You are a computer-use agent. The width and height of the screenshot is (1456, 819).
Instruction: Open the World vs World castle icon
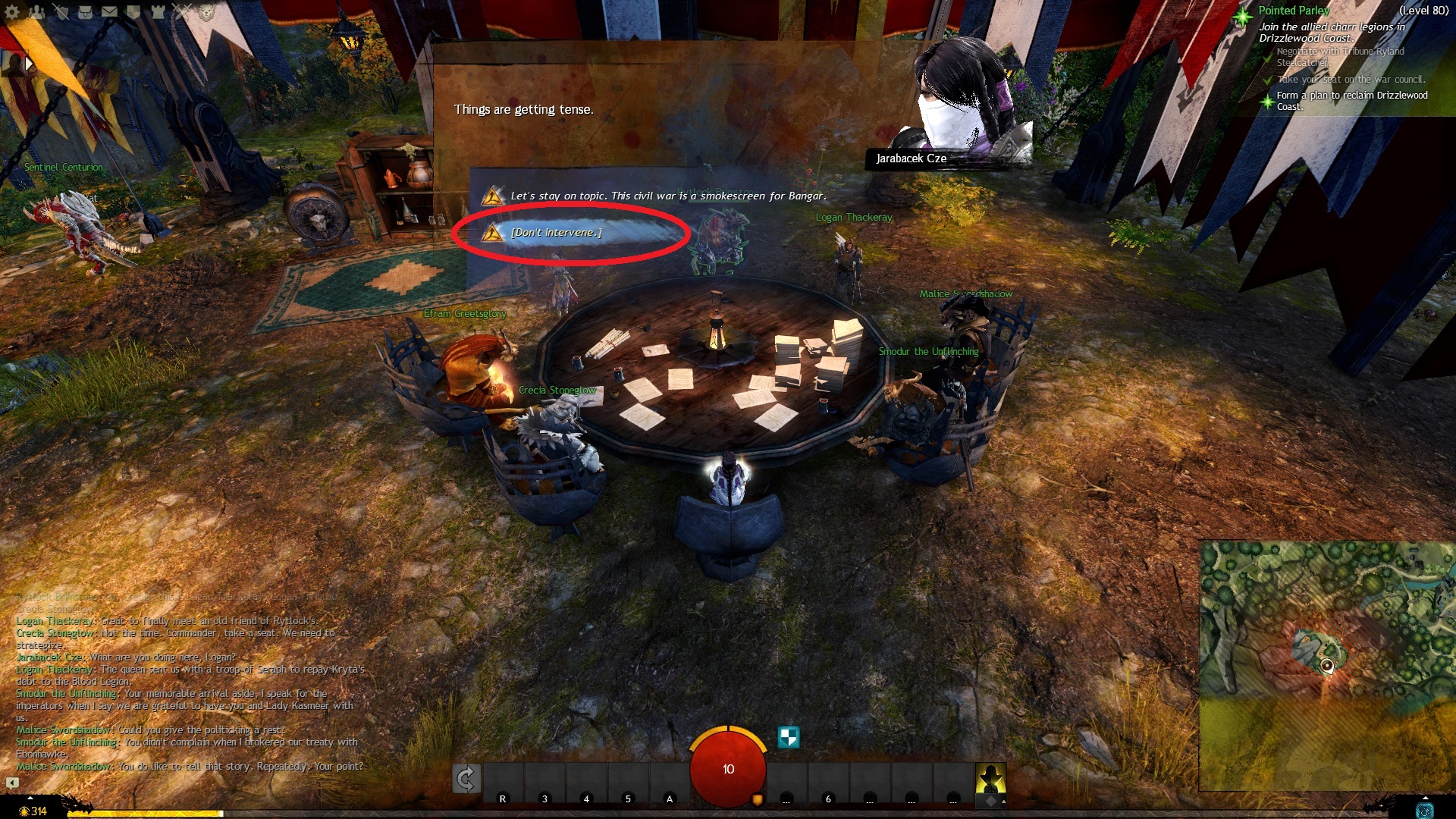[x=158, y=11]
